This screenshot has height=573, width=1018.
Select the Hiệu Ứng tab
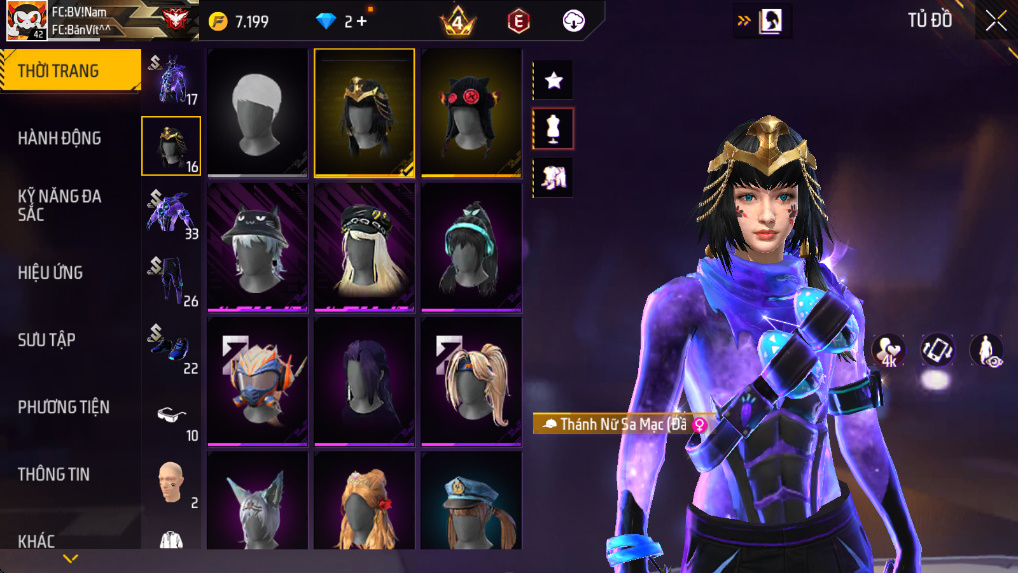pos(51,272)
